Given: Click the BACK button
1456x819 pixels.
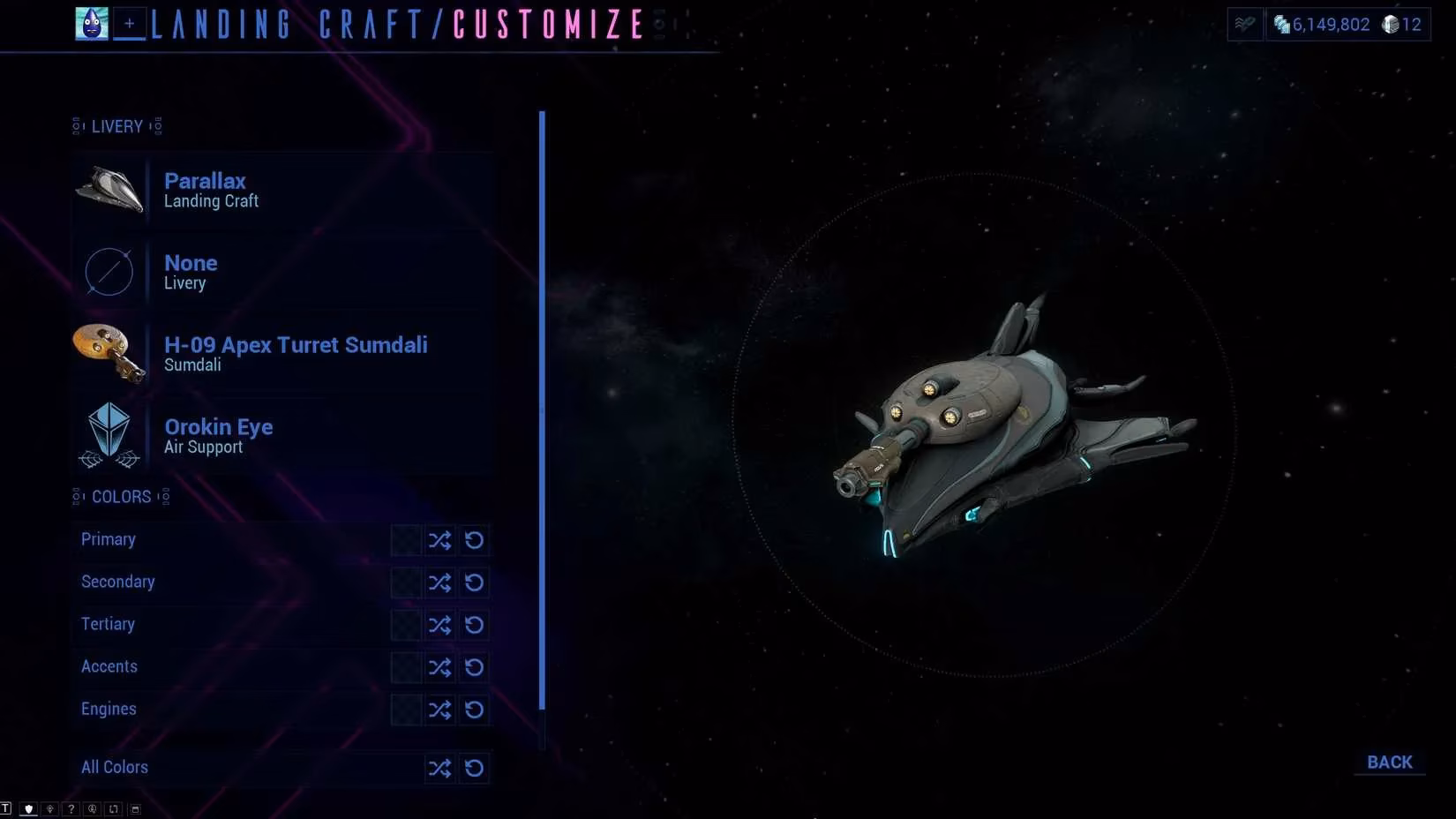Looking at the screenshot, I should click(1390, 761).
